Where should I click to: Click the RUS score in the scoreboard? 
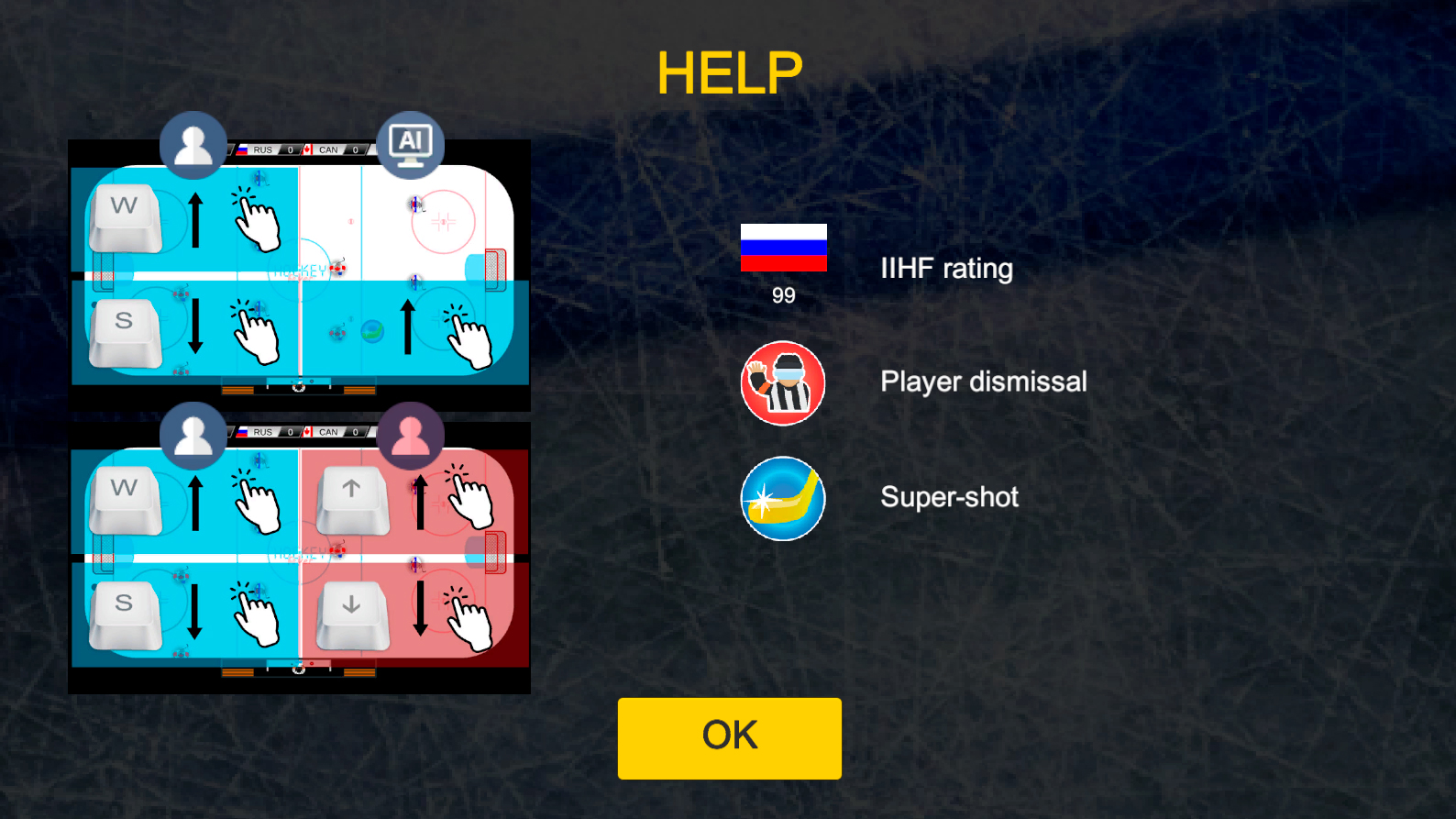coord(290,149)
